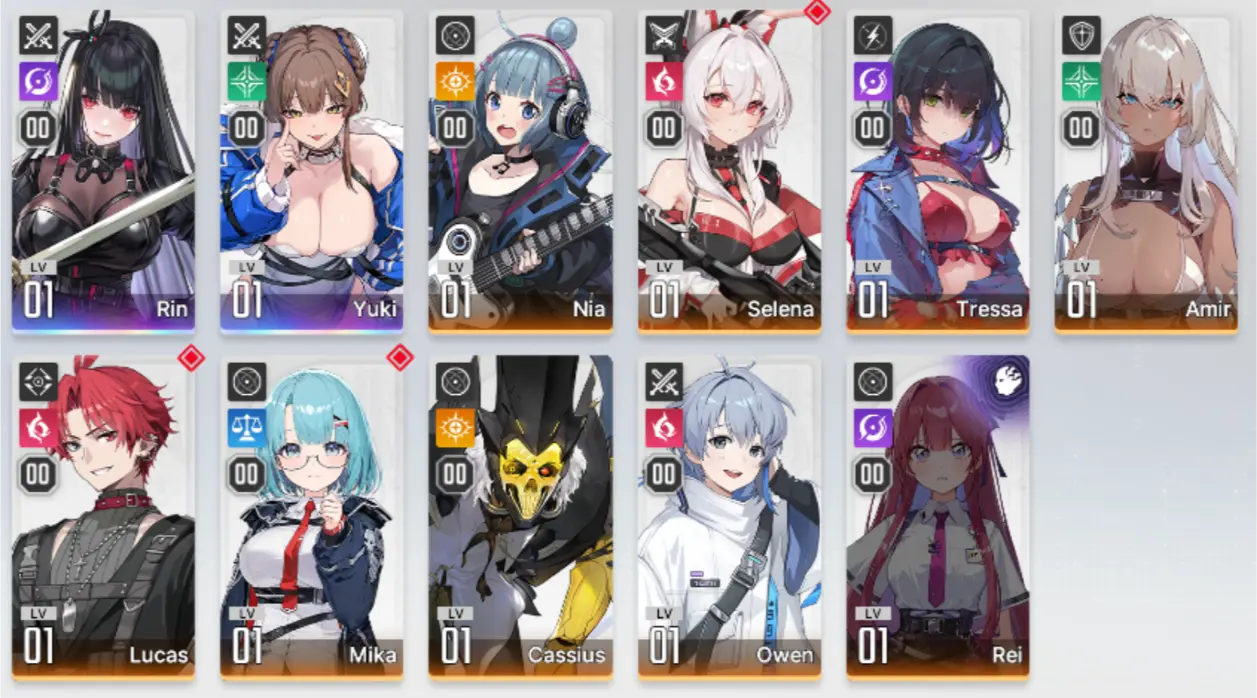Choose the Rei character card
The image size is (1257, 698).
pos(937,515)
